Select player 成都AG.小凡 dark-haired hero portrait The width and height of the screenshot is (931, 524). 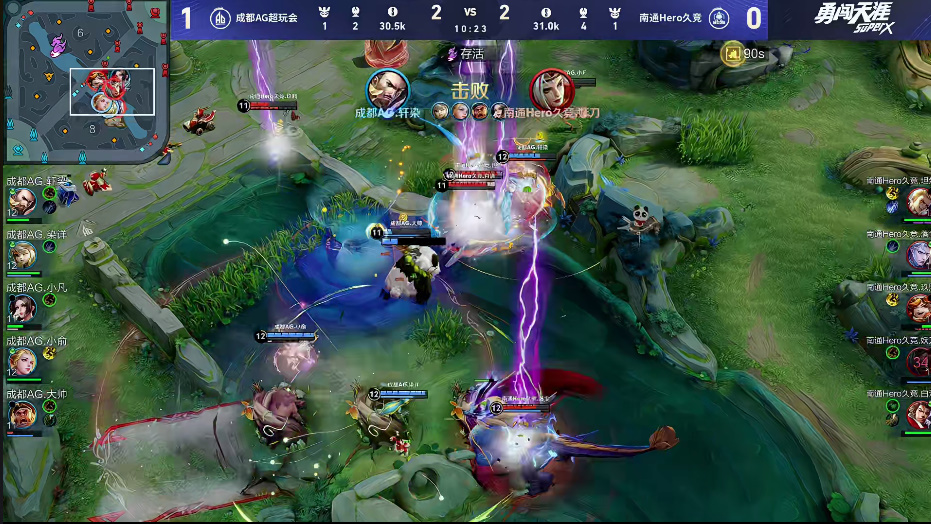pyautogui.click(x=22, y=307)
